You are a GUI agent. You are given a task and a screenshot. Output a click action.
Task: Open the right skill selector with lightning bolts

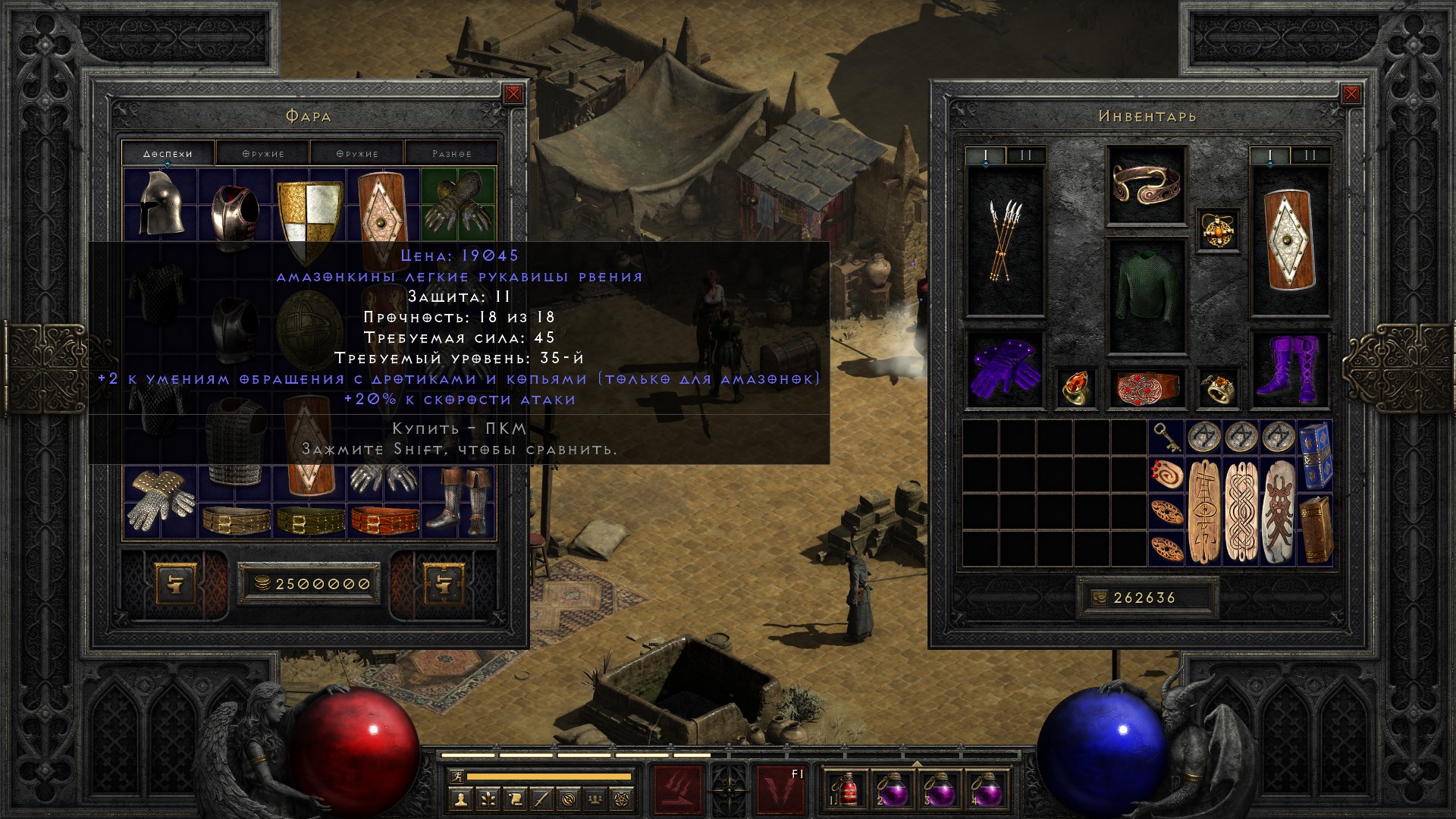[x=780, y=791]
